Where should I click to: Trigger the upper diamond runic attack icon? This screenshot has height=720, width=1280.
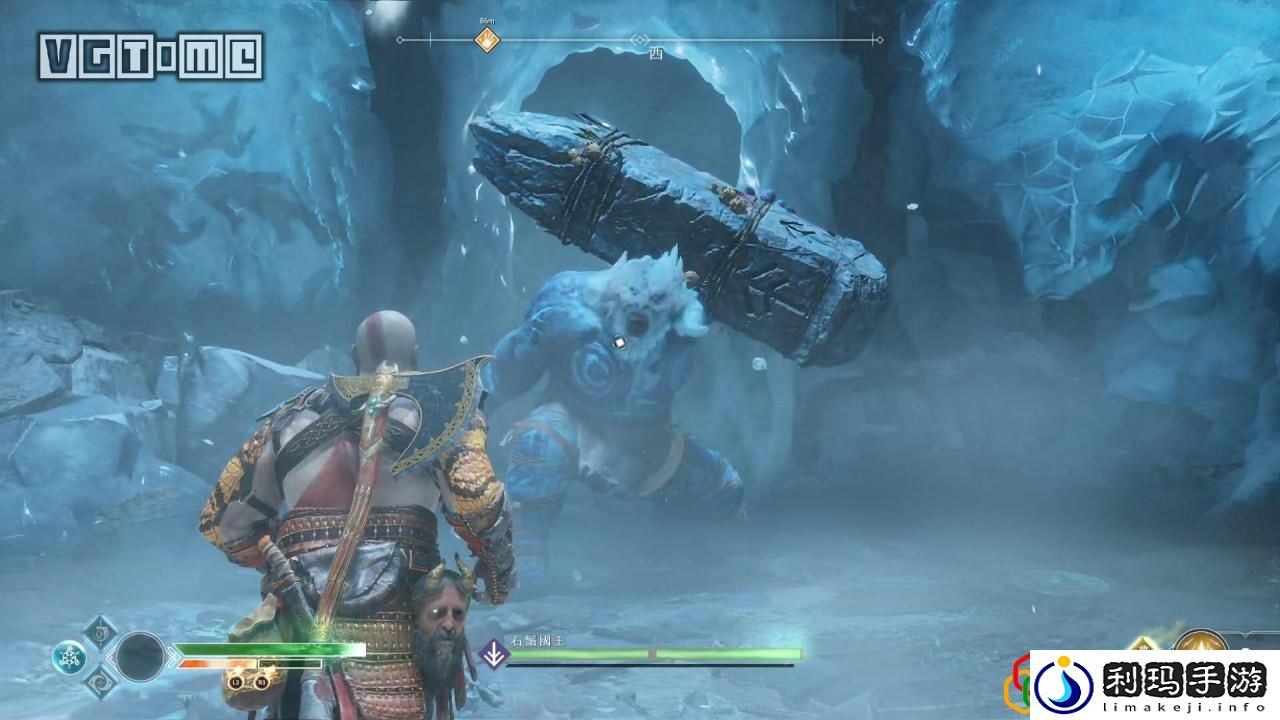(x=101, y=631)
